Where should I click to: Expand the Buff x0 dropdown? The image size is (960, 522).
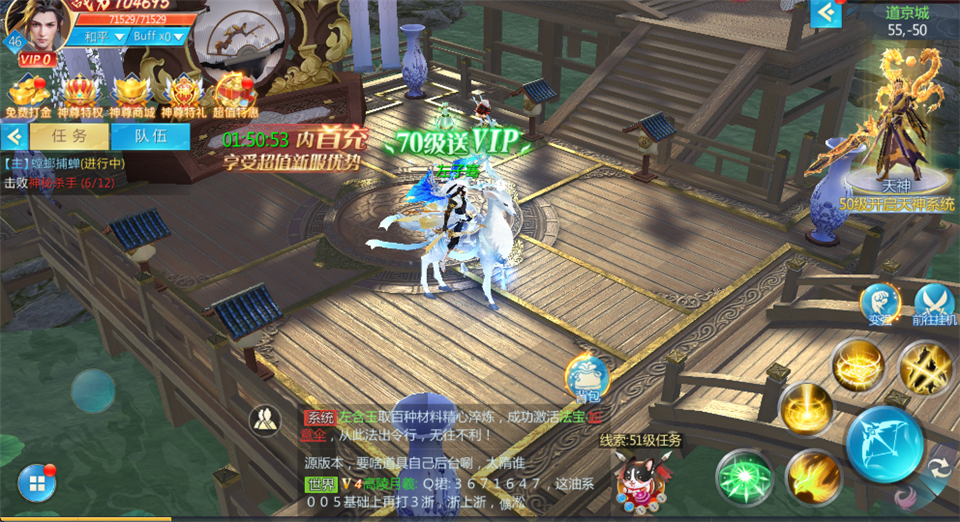160,36
